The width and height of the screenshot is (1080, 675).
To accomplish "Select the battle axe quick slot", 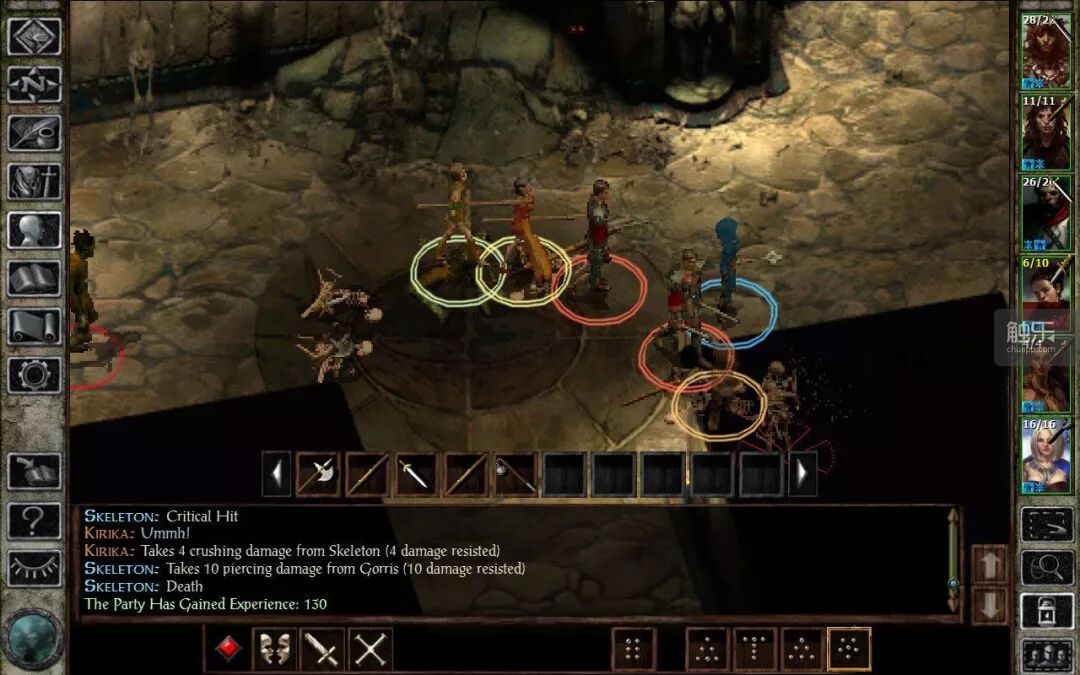I will point(318,474).
